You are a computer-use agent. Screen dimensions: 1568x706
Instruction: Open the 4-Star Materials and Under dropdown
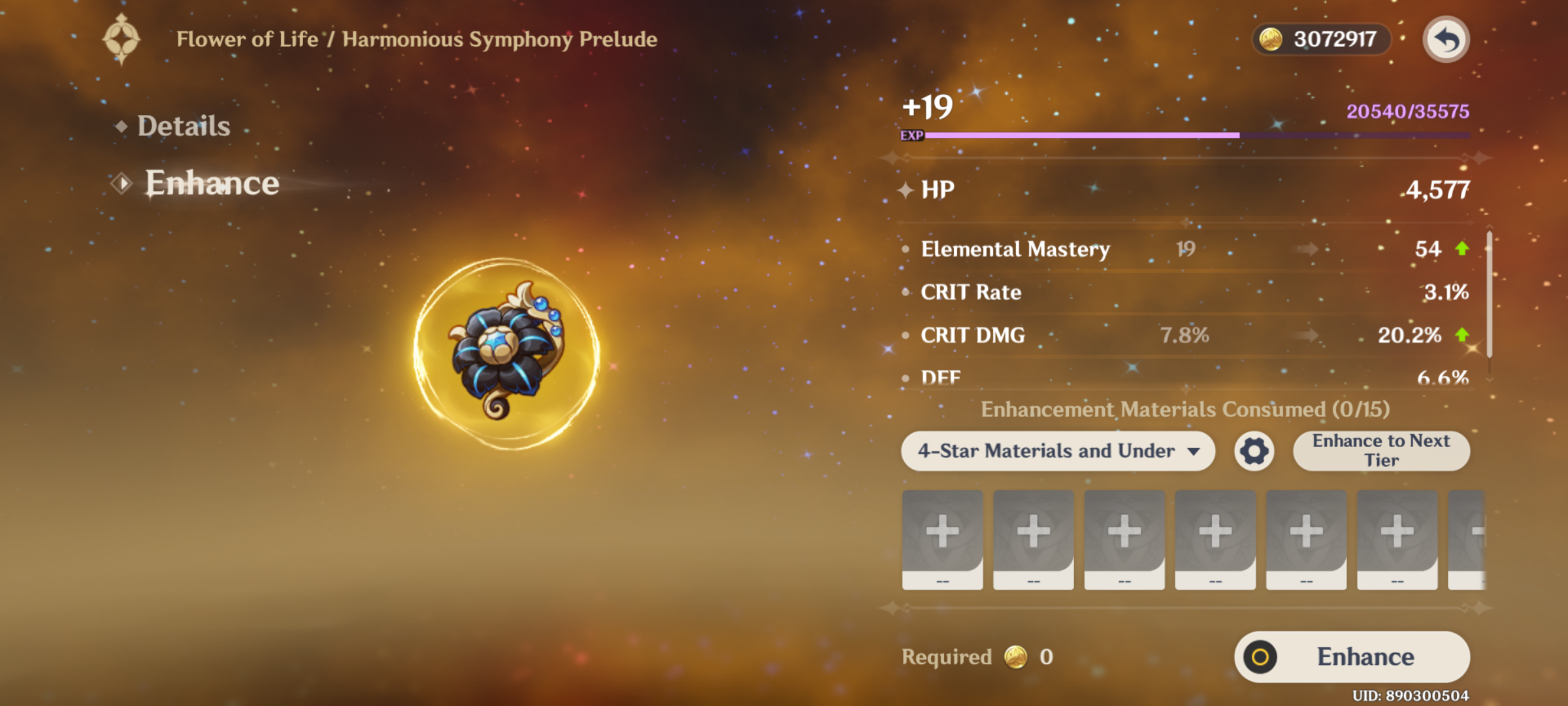pos(1058,451)
